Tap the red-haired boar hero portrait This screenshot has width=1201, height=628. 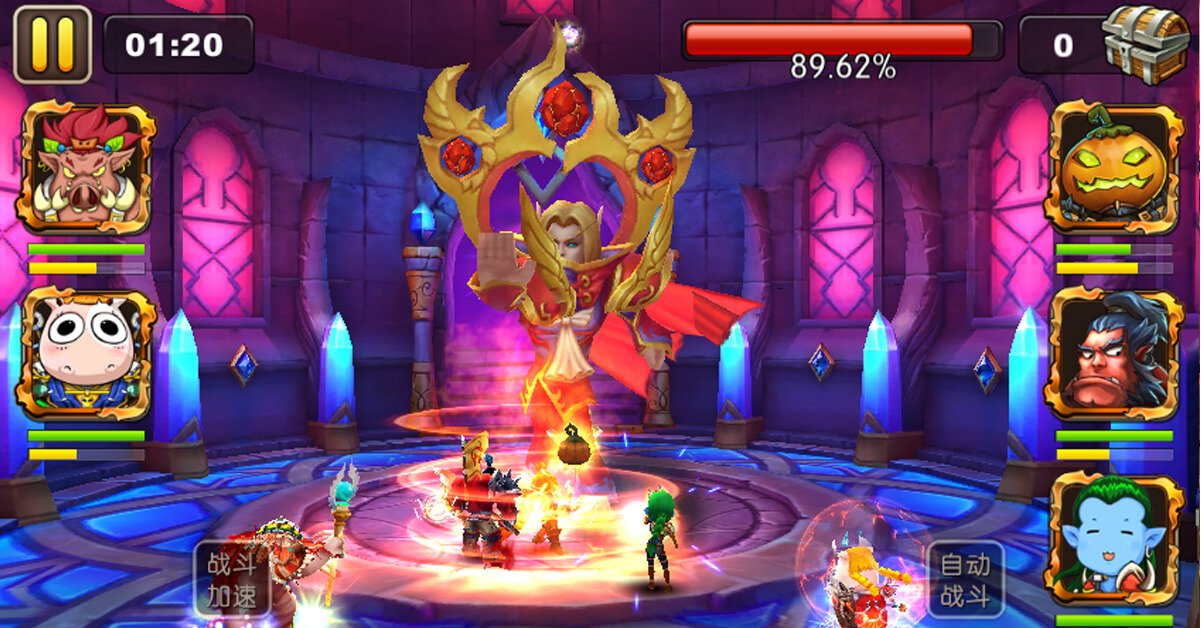(87, 167)
